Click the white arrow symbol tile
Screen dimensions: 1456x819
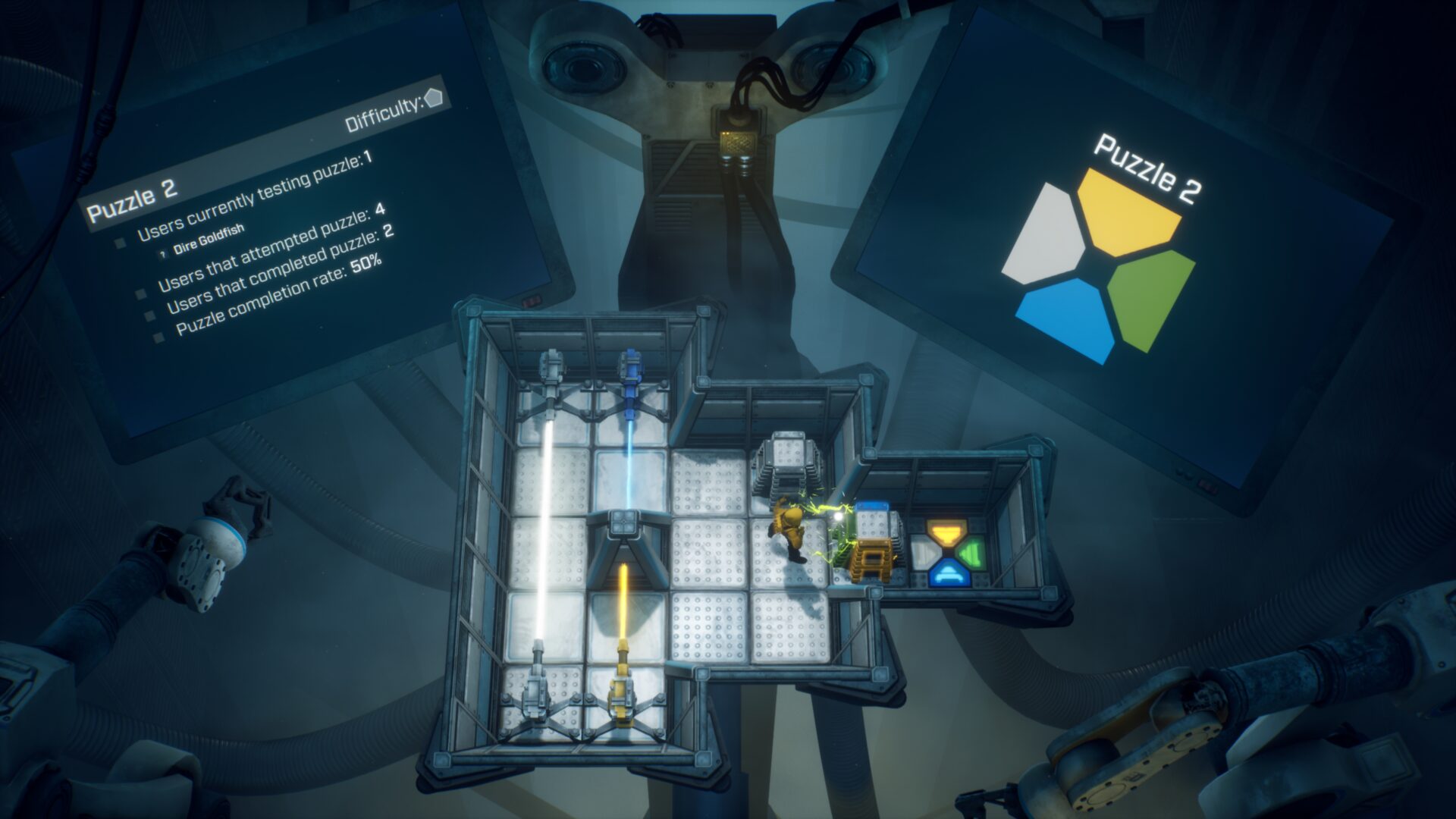coord(924,554)
